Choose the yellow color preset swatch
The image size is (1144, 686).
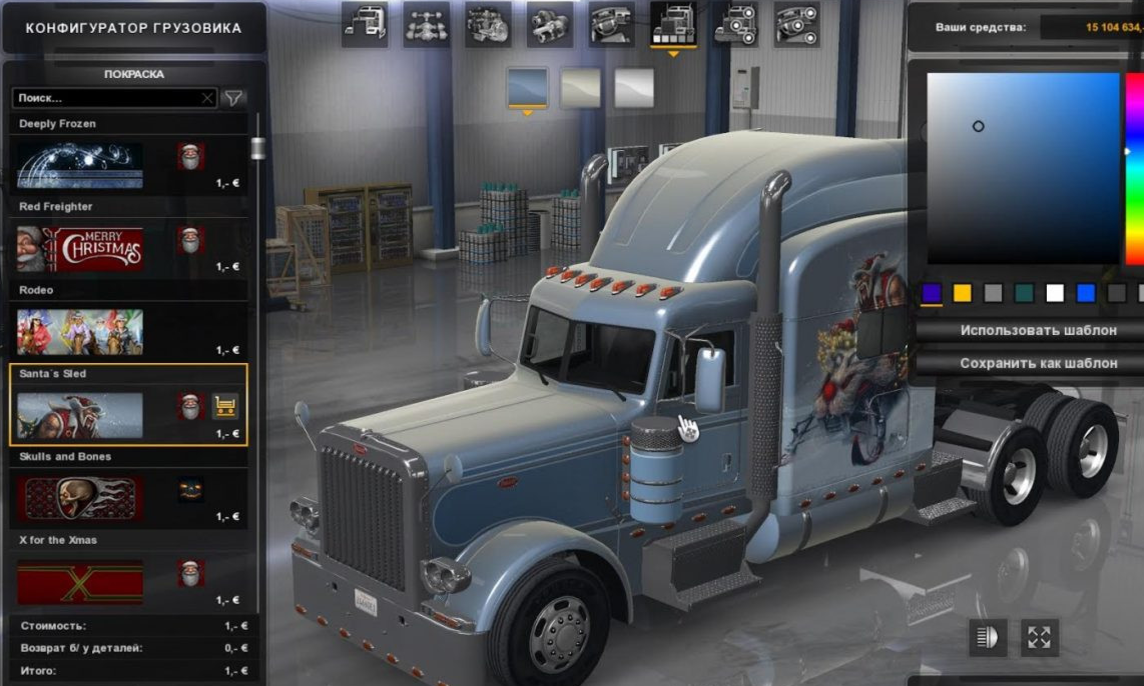[x=962, y=293]
